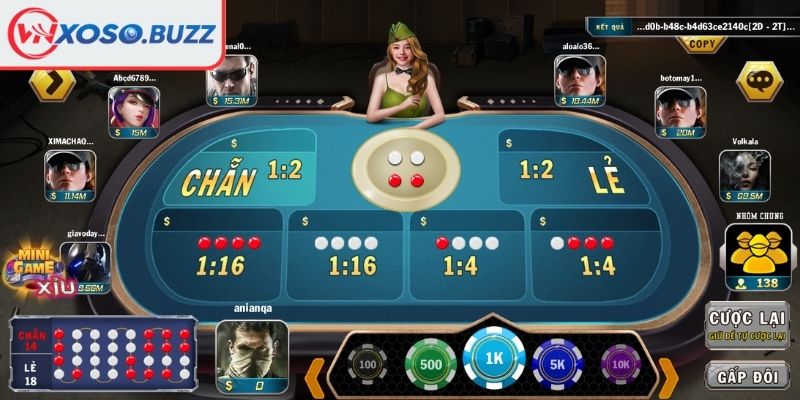Select the 100 chip

point(368,365)
